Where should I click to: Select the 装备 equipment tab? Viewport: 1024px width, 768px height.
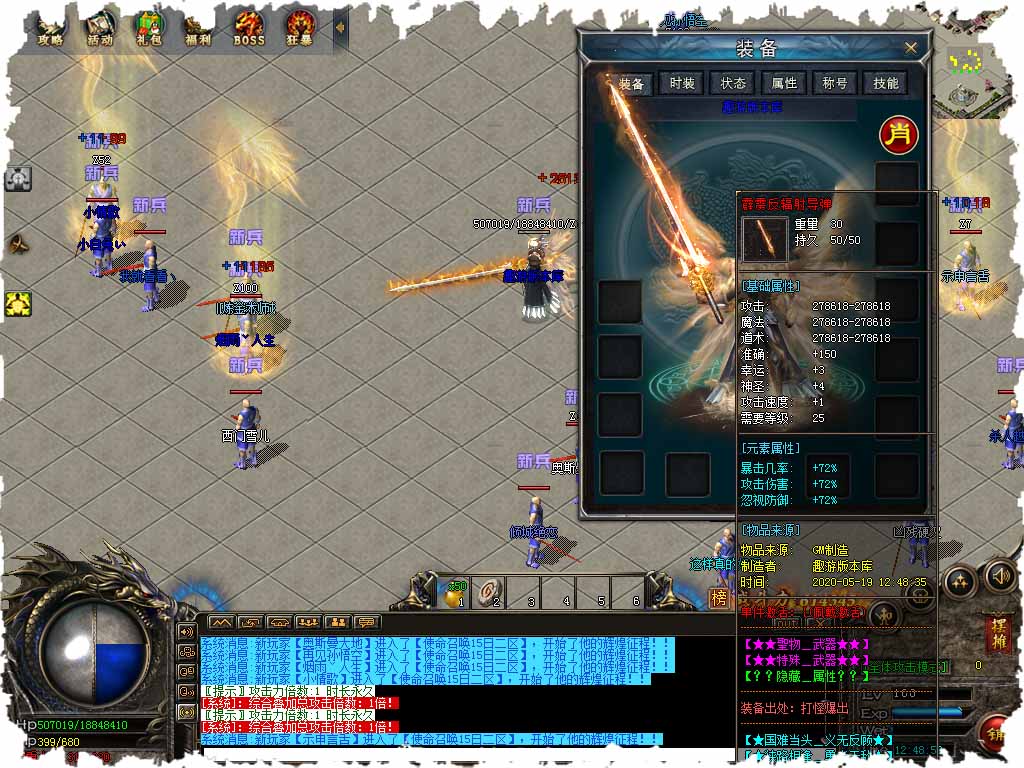point(630,83)
